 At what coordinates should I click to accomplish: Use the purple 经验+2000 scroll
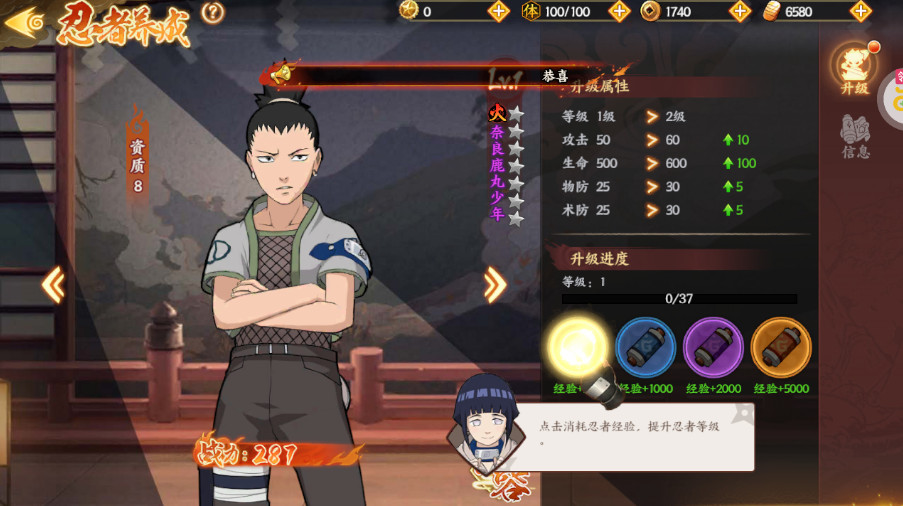713,348
